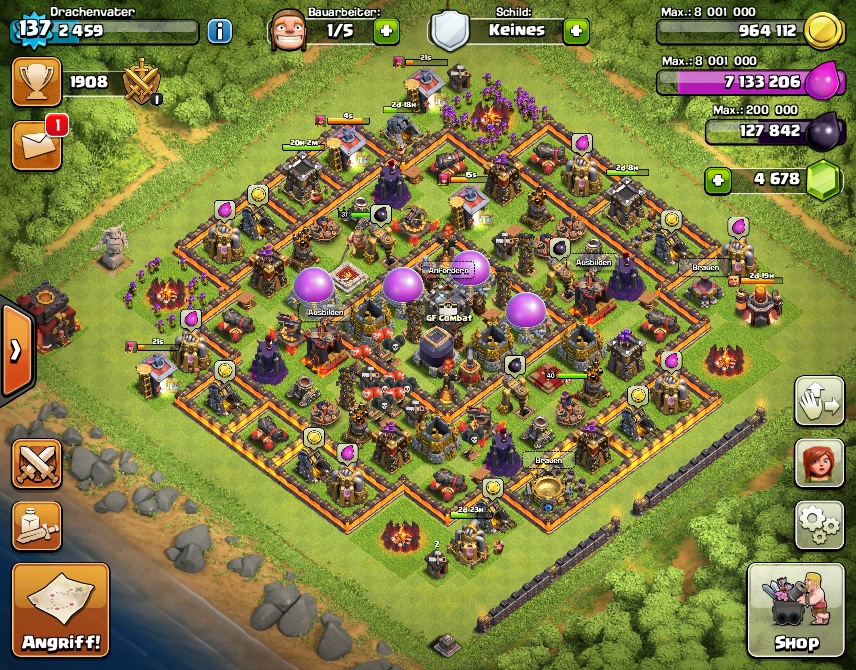Open the player profile info button
Image resolution: width=856 pixels, height=670 pixels.
point(219,31)
